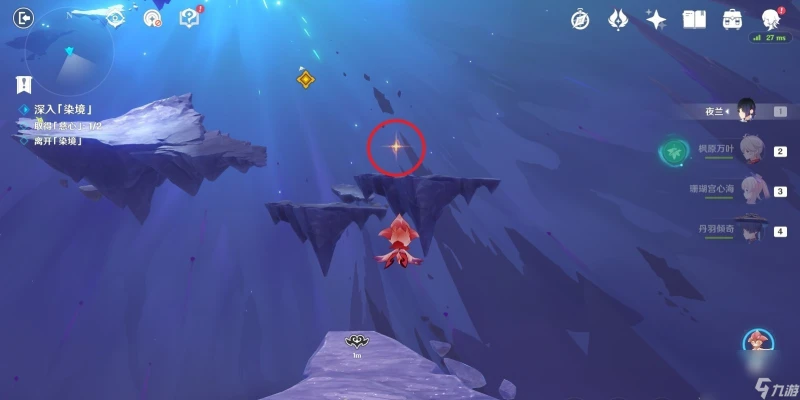The image size is (800, 400).
Task: Switch to party member 夜兰
Action: [x=745, y=111]
